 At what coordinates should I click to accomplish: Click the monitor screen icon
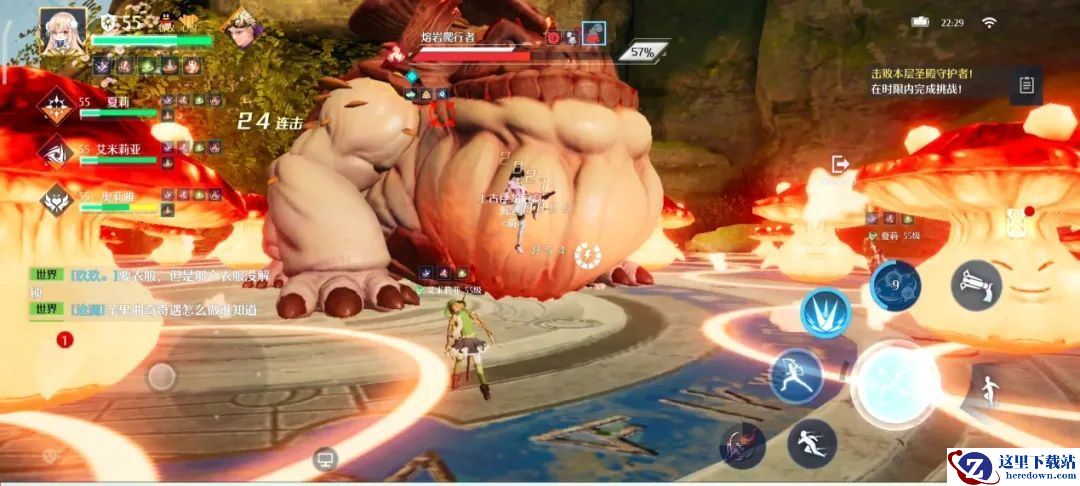pyautogui.click(x=324, y=459)
